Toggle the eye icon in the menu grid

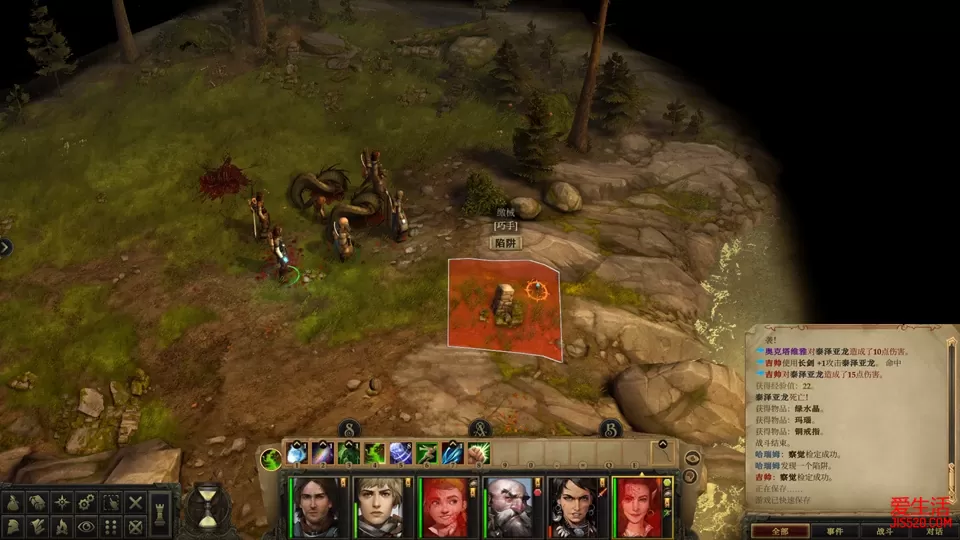[x=87, y=526]
